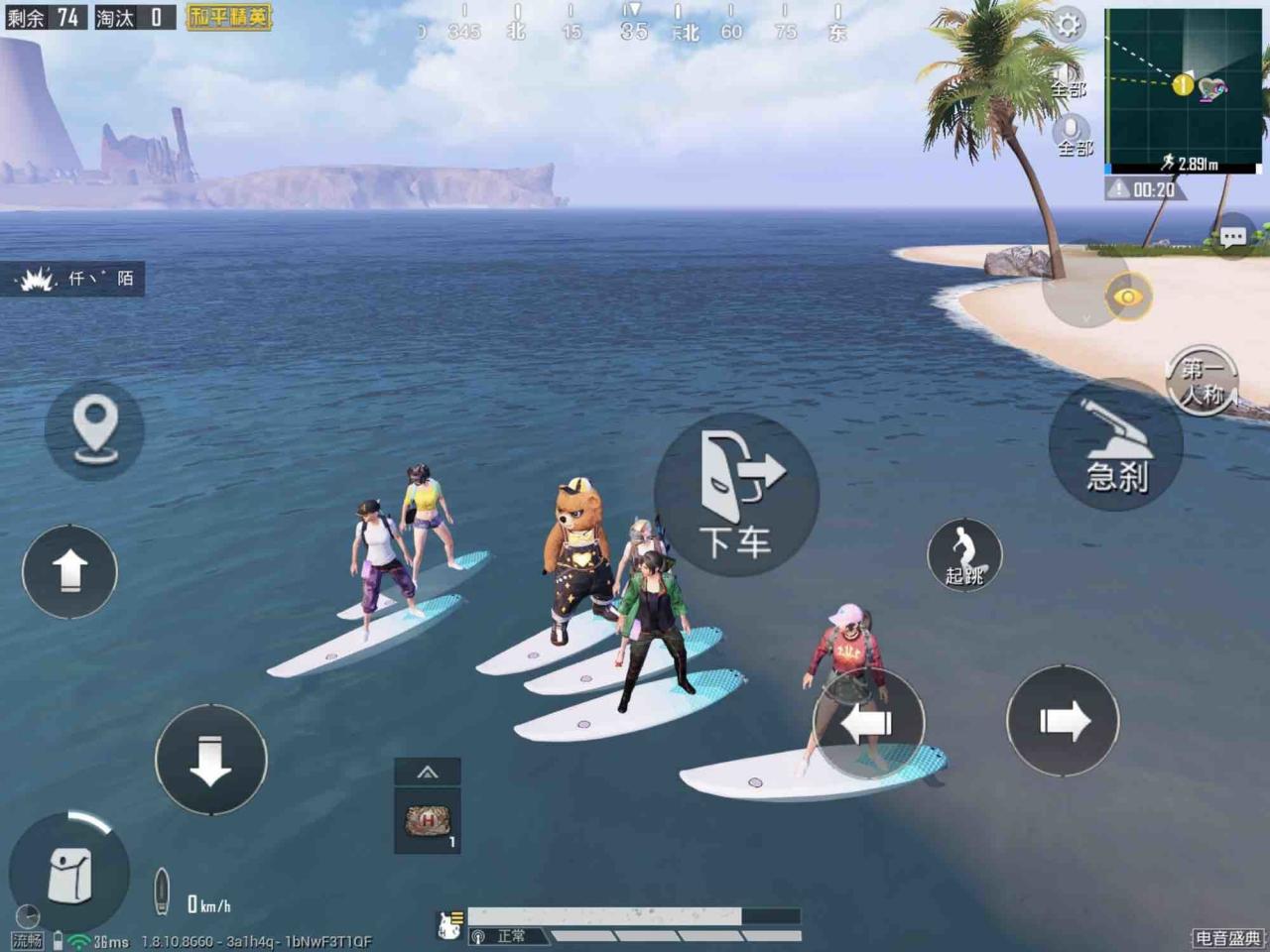Steer left with the left arrow button
Image resolution: width=1270 pixels, height=952 pixels.
click(x=868, y=723)
